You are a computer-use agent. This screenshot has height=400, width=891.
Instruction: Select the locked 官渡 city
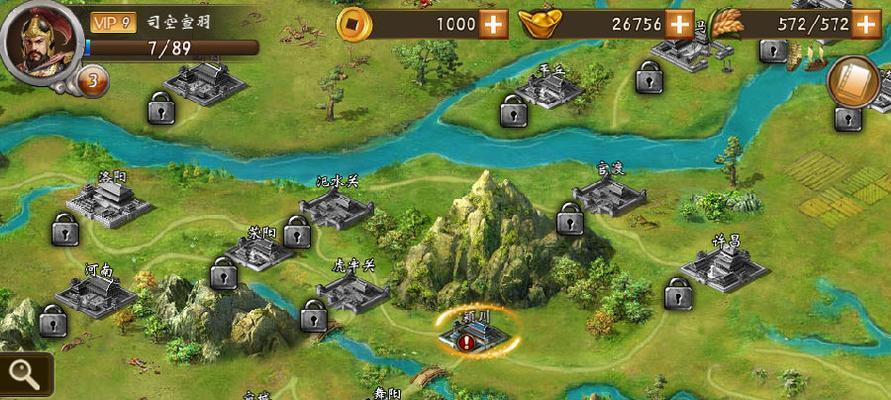[609, 194]
